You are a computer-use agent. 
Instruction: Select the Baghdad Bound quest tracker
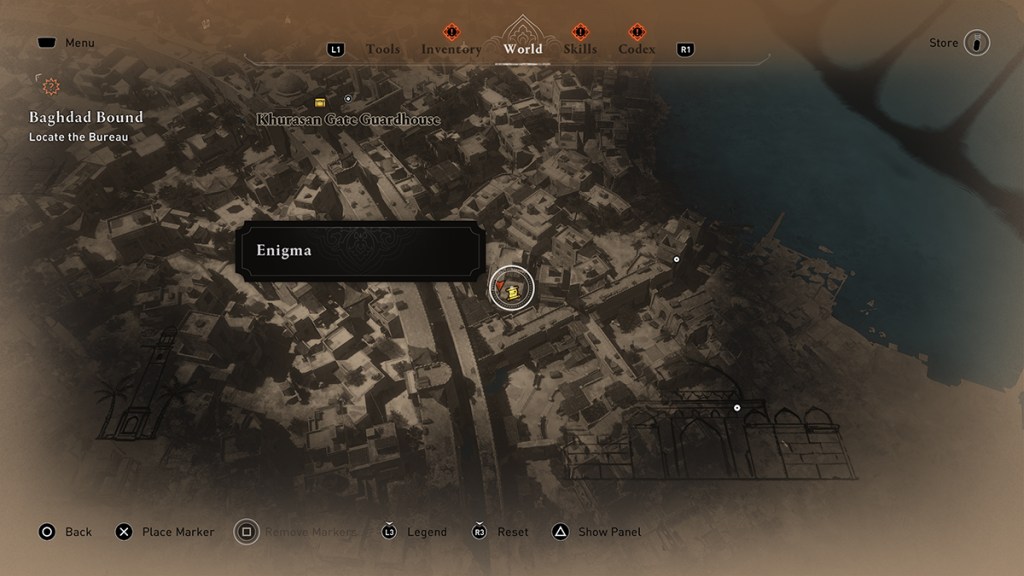click(x=86, y=118)
